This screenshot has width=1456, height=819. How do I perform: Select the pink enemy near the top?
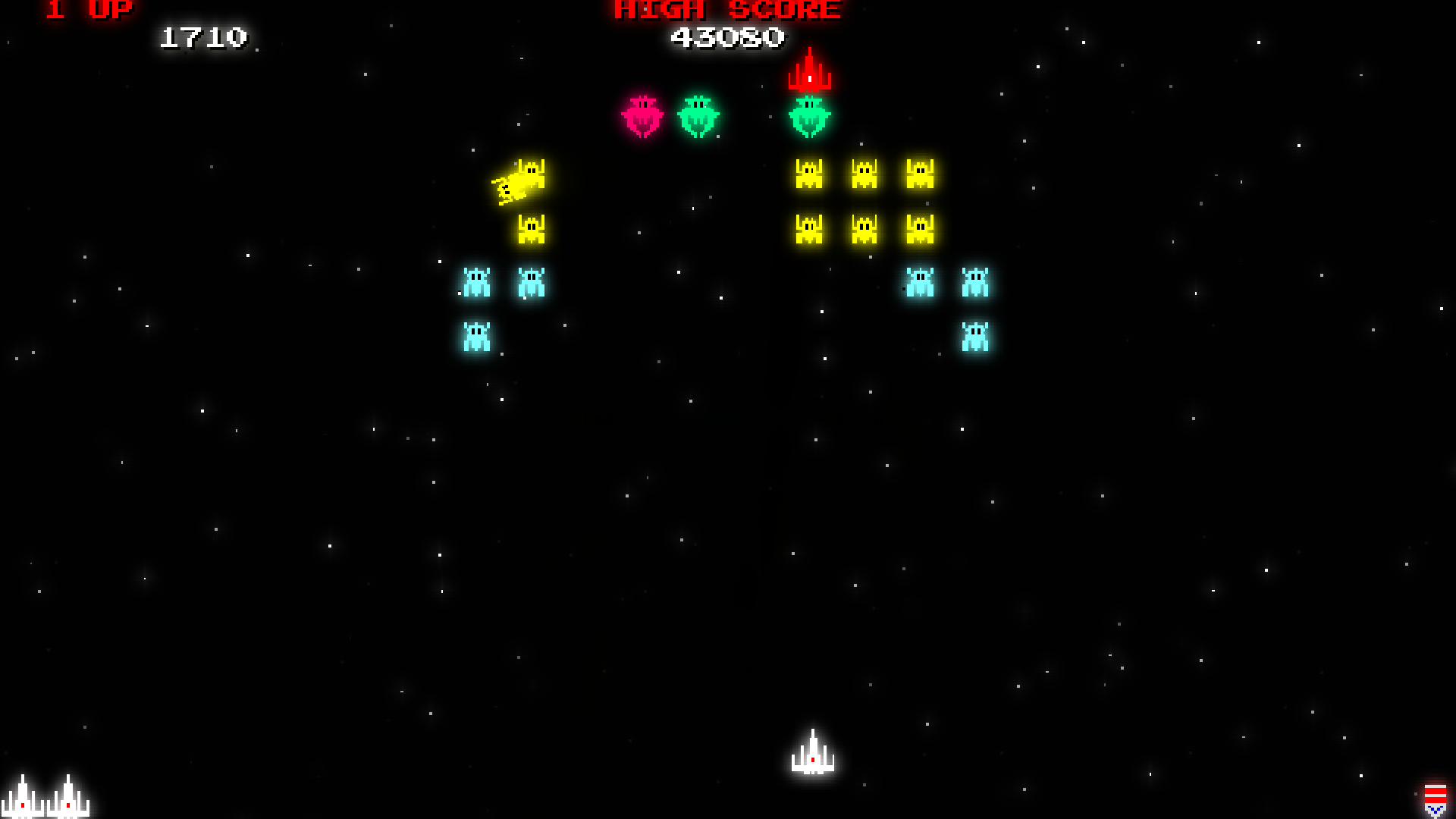coord(642,115)
